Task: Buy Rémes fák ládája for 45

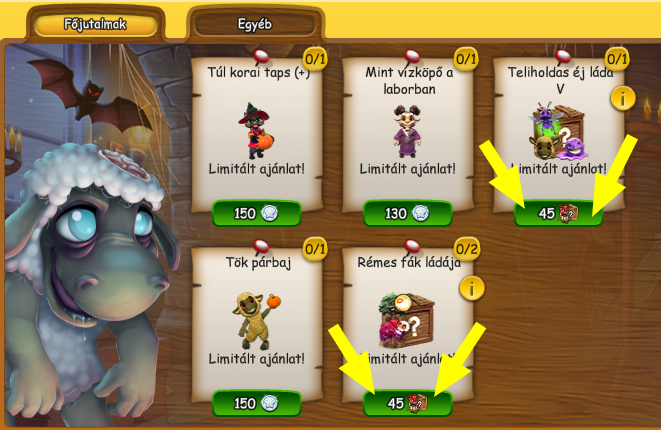Action: click(407, 403)
